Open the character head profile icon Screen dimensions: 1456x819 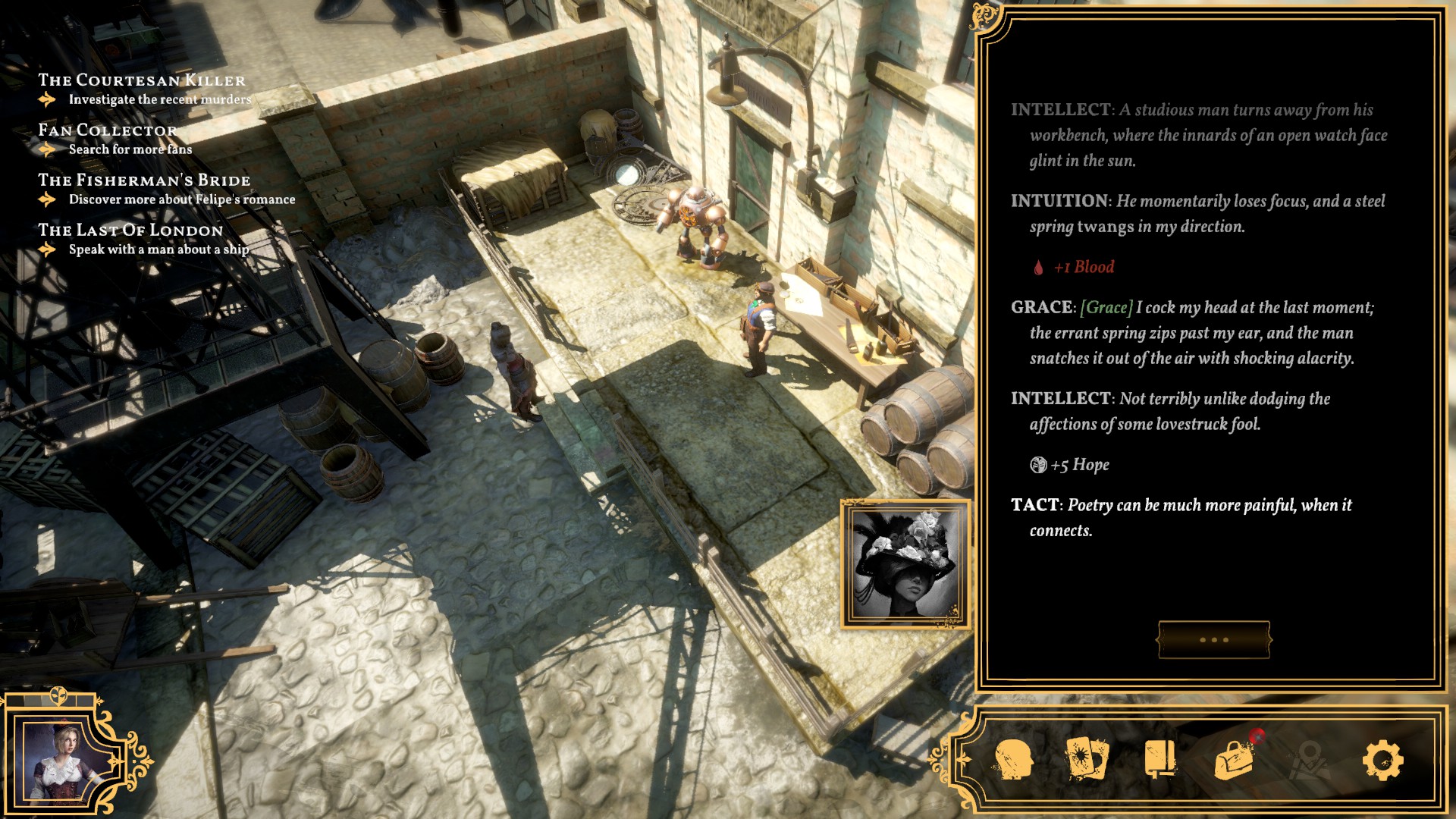coord(1014,760)
